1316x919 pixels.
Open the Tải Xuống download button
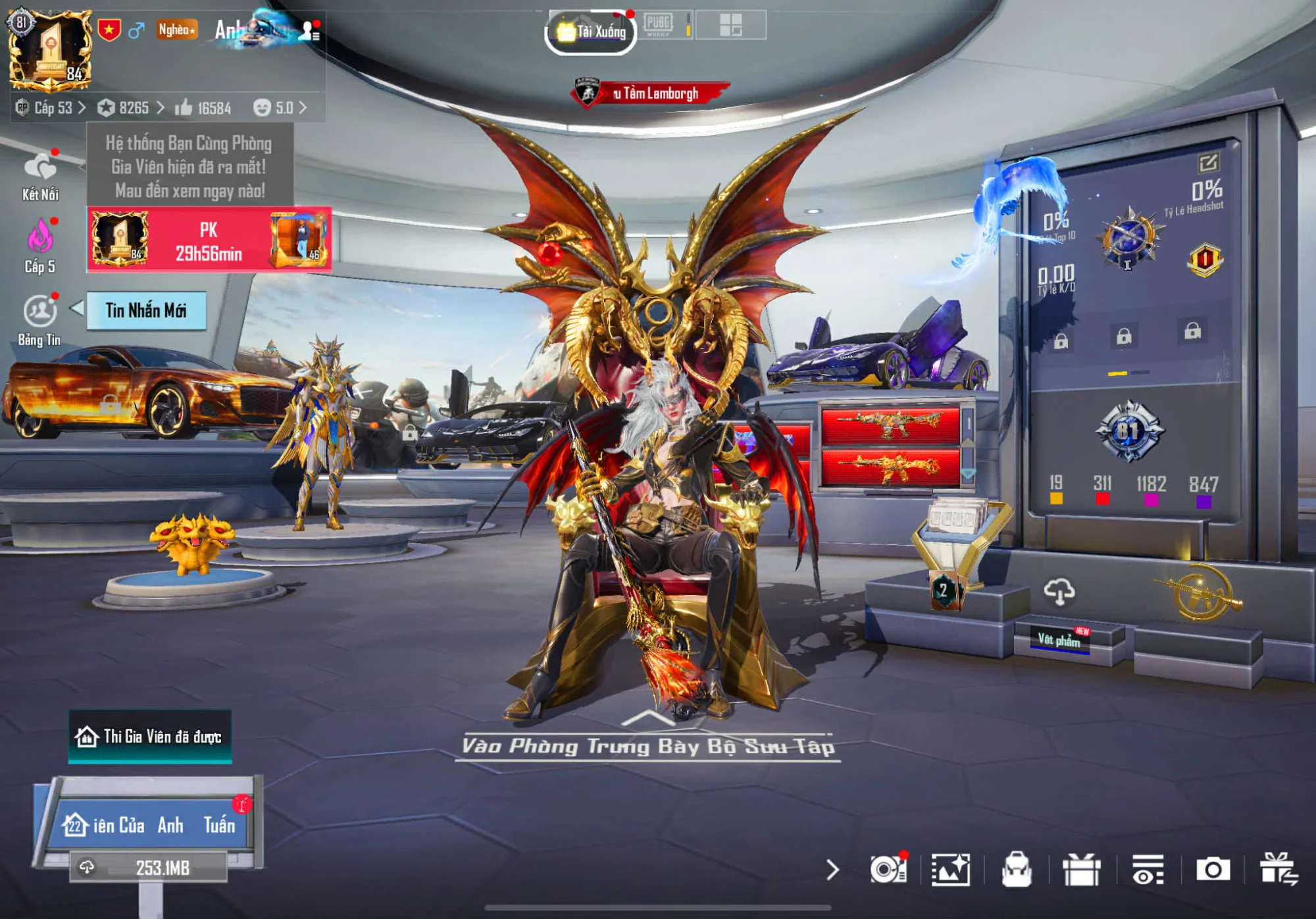pos(591,31)
